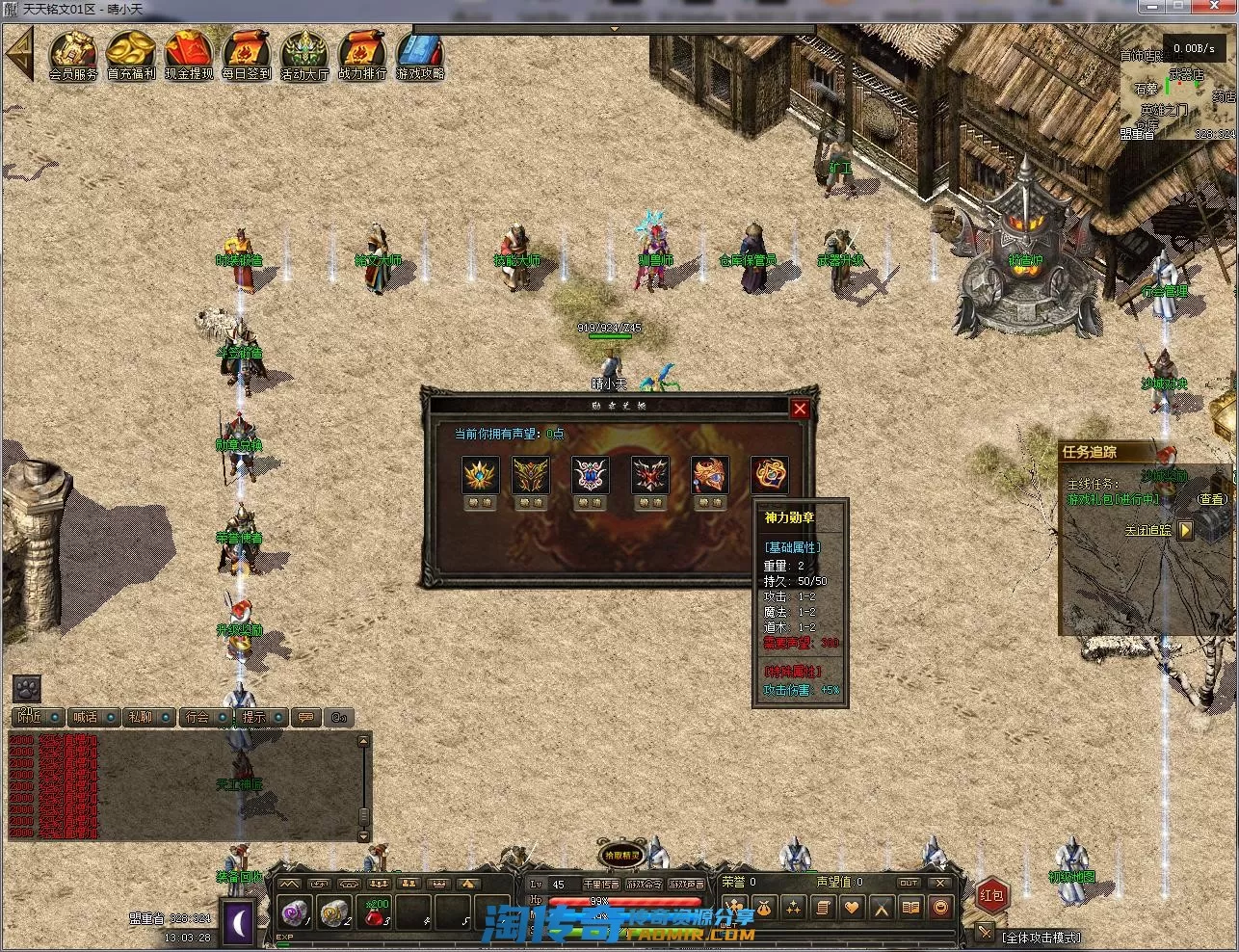The width and height of the screenshot is (1239, 952).
Task: Open the 游戏攻略 game guide book
Action: (x=420, y=54)
